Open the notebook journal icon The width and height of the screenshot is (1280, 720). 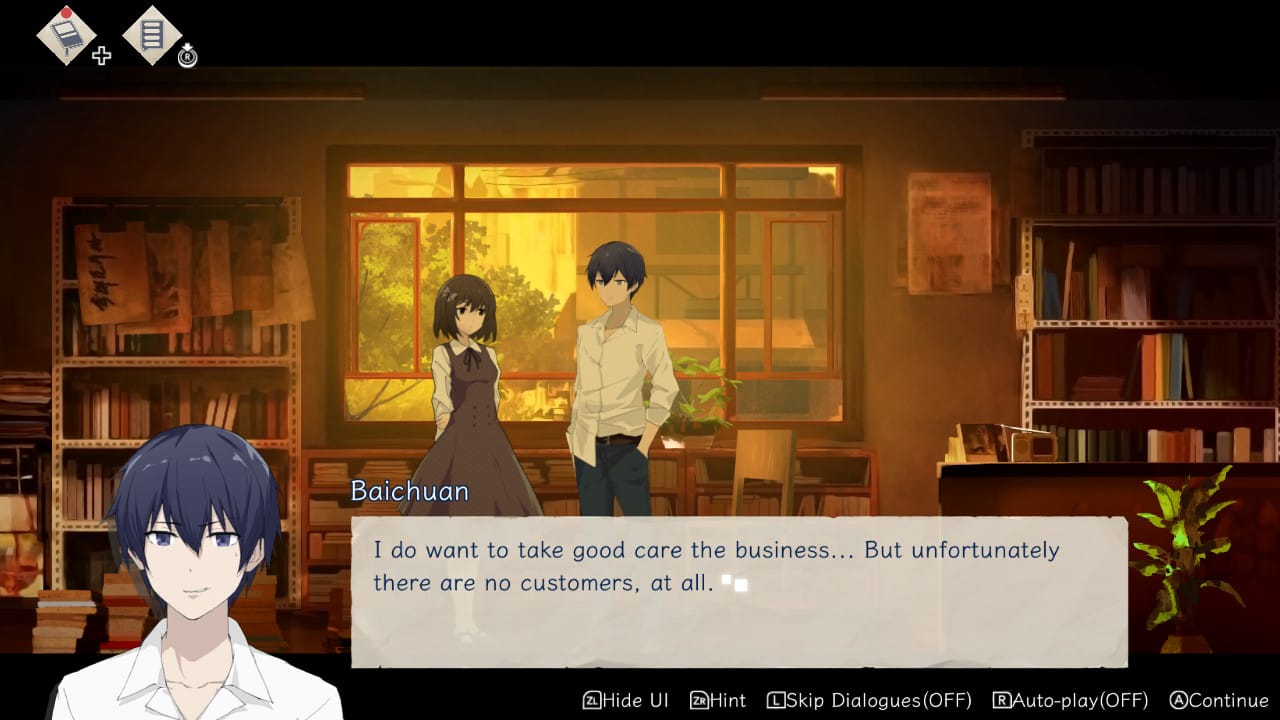click(66, 36)
